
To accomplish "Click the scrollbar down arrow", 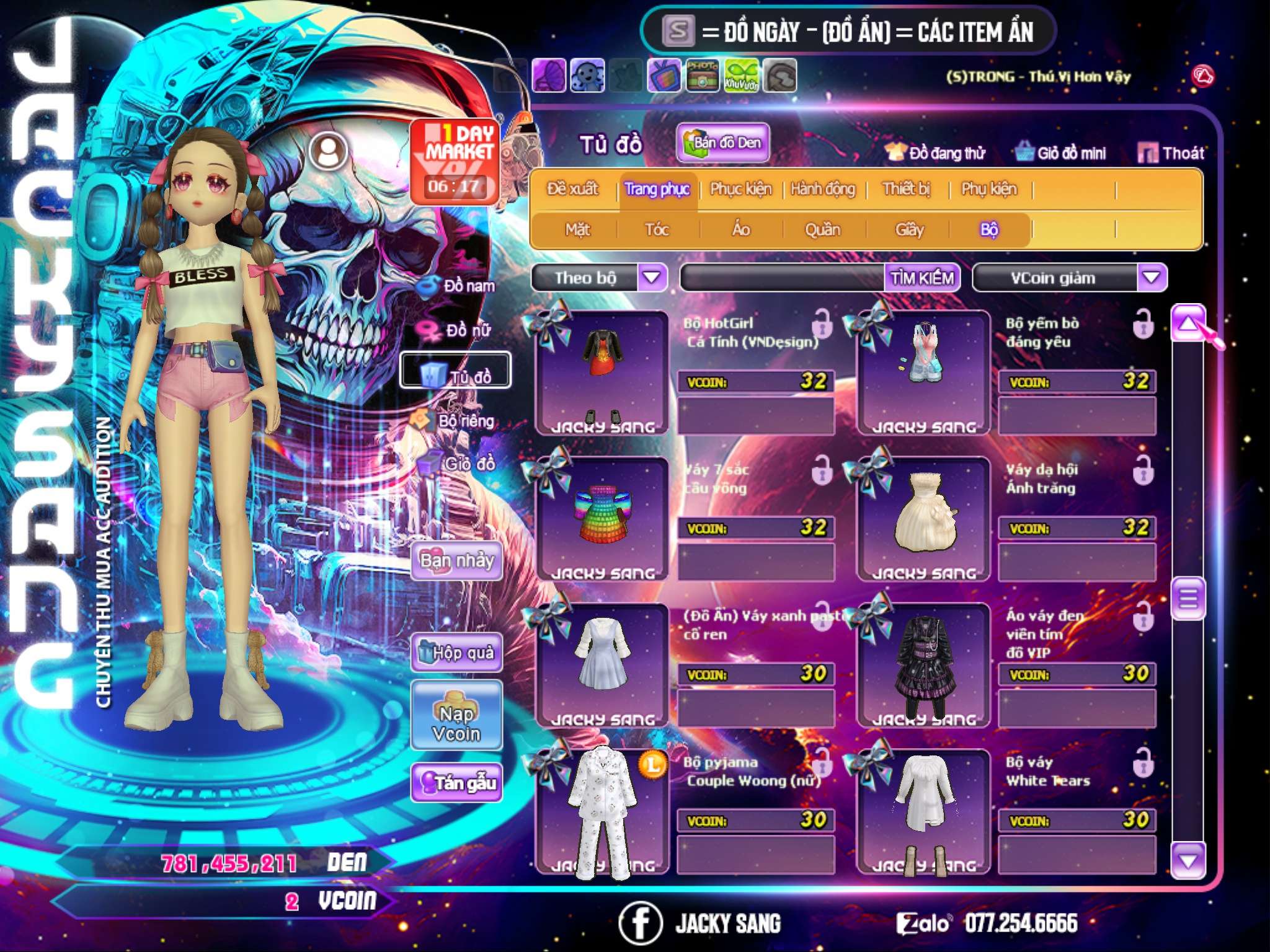I will tap(1188, 860).
